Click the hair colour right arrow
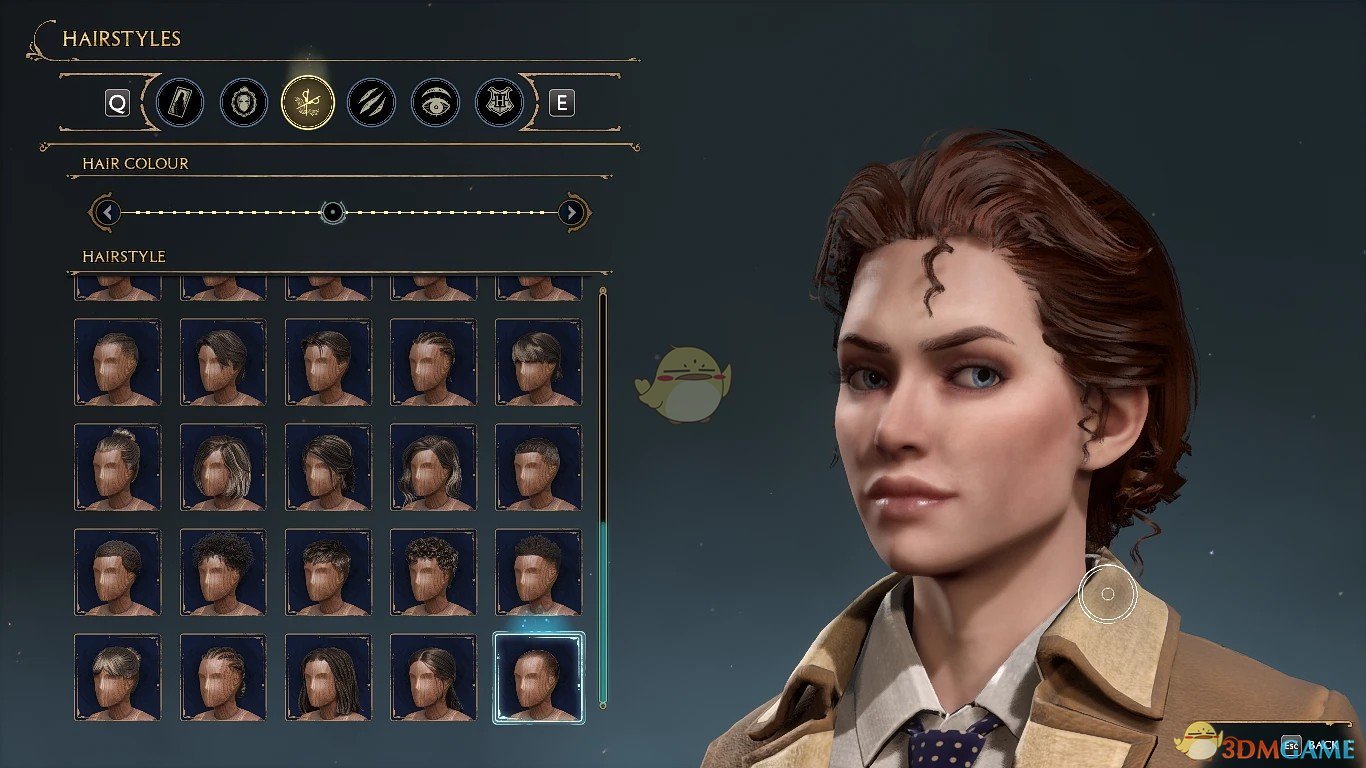The image size is (1366, 768). coord(571,212)
